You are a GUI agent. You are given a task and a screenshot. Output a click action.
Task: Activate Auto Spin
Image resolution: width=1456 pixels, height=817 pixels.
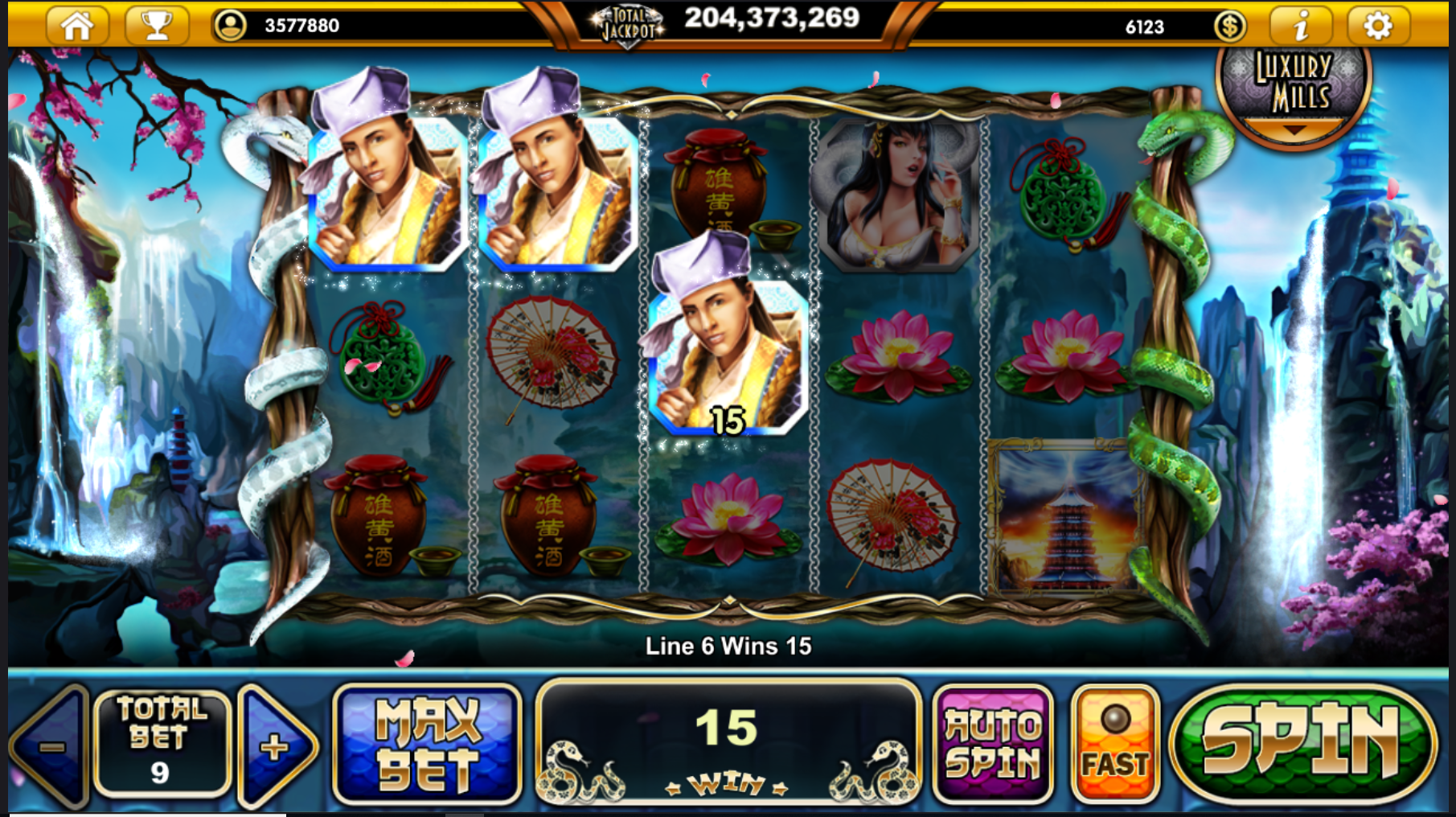click(992, 744)
